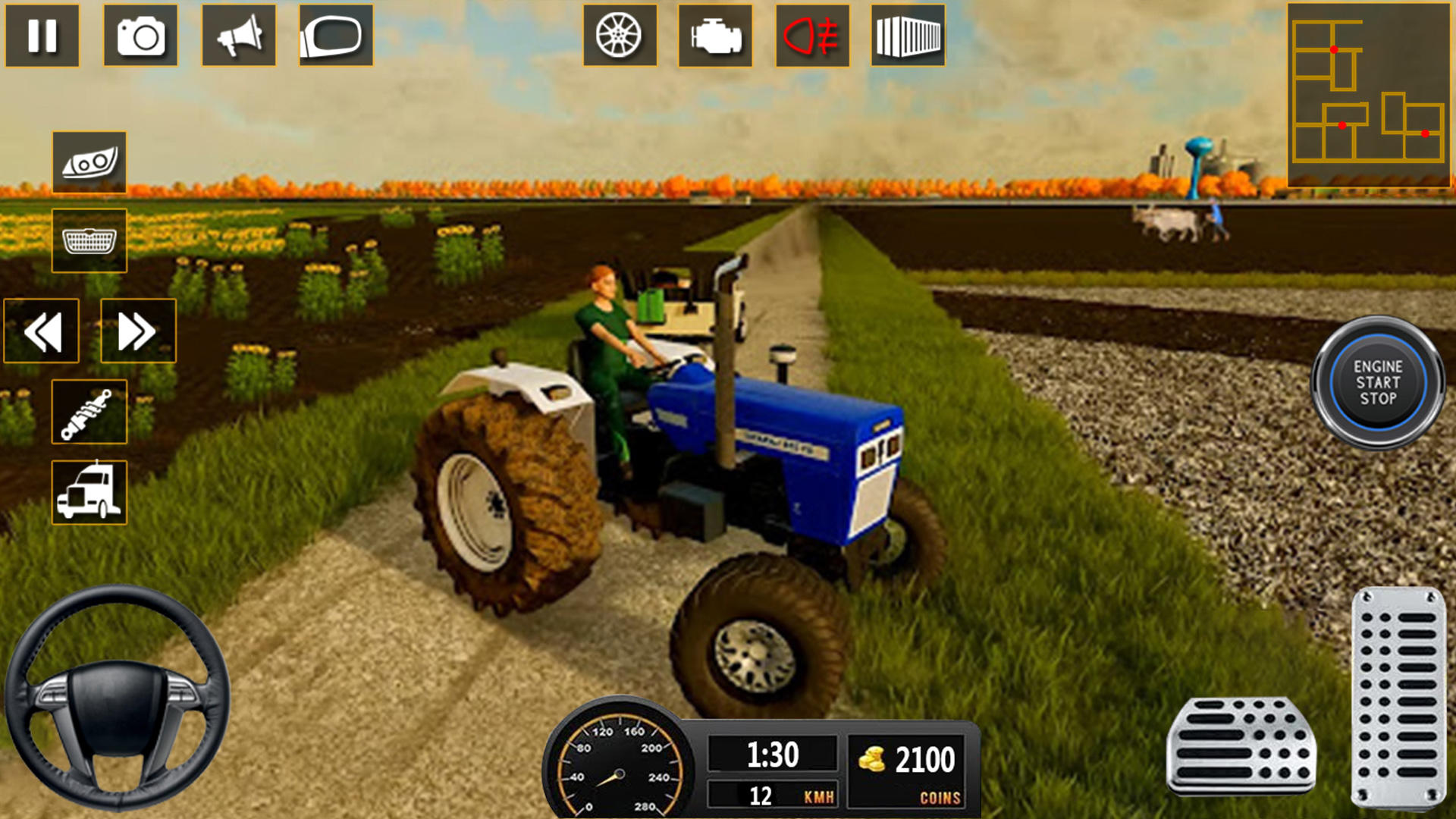
Task: Open the engine settings icon
Action: (x=714, y=36)
